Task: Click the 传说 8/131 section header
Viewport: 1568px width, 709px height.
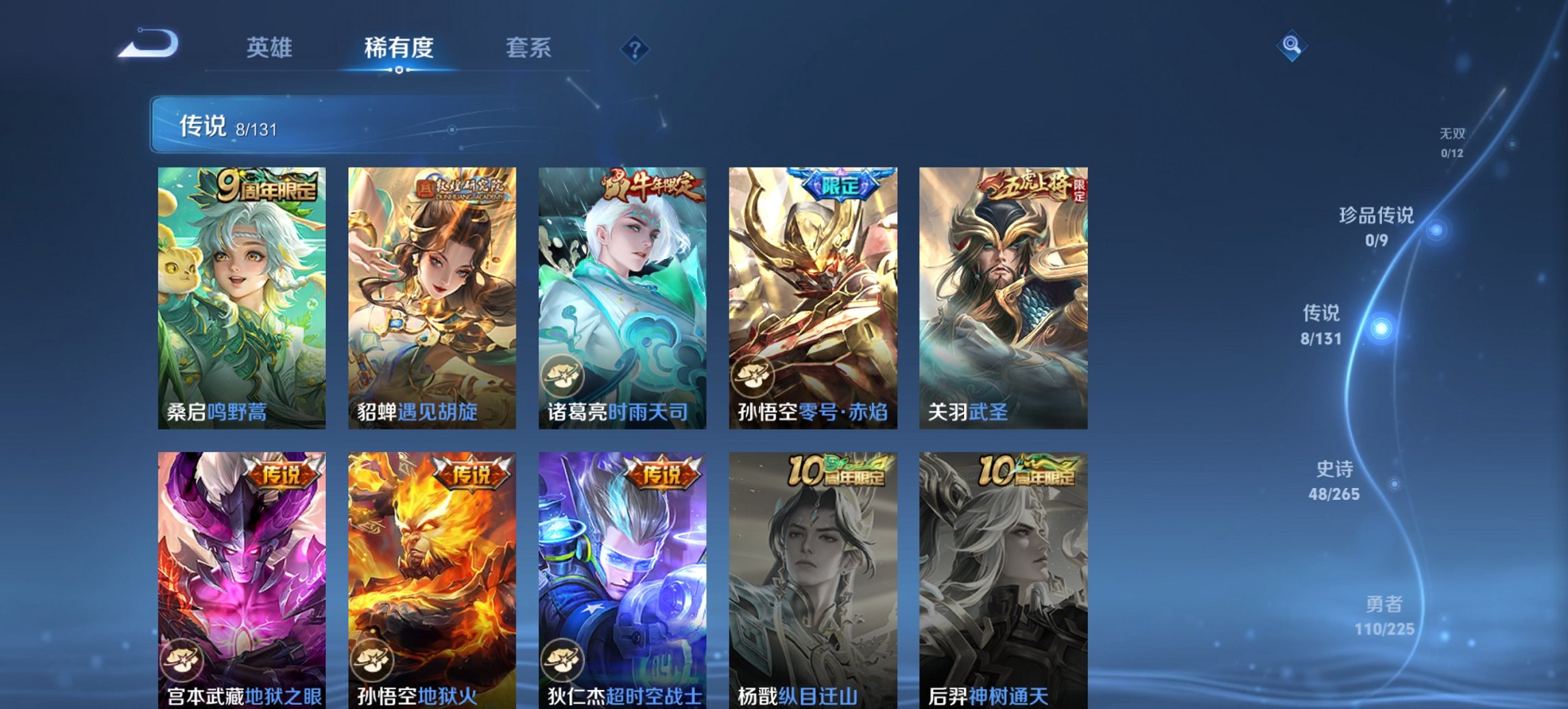Action: pos(225,126)
